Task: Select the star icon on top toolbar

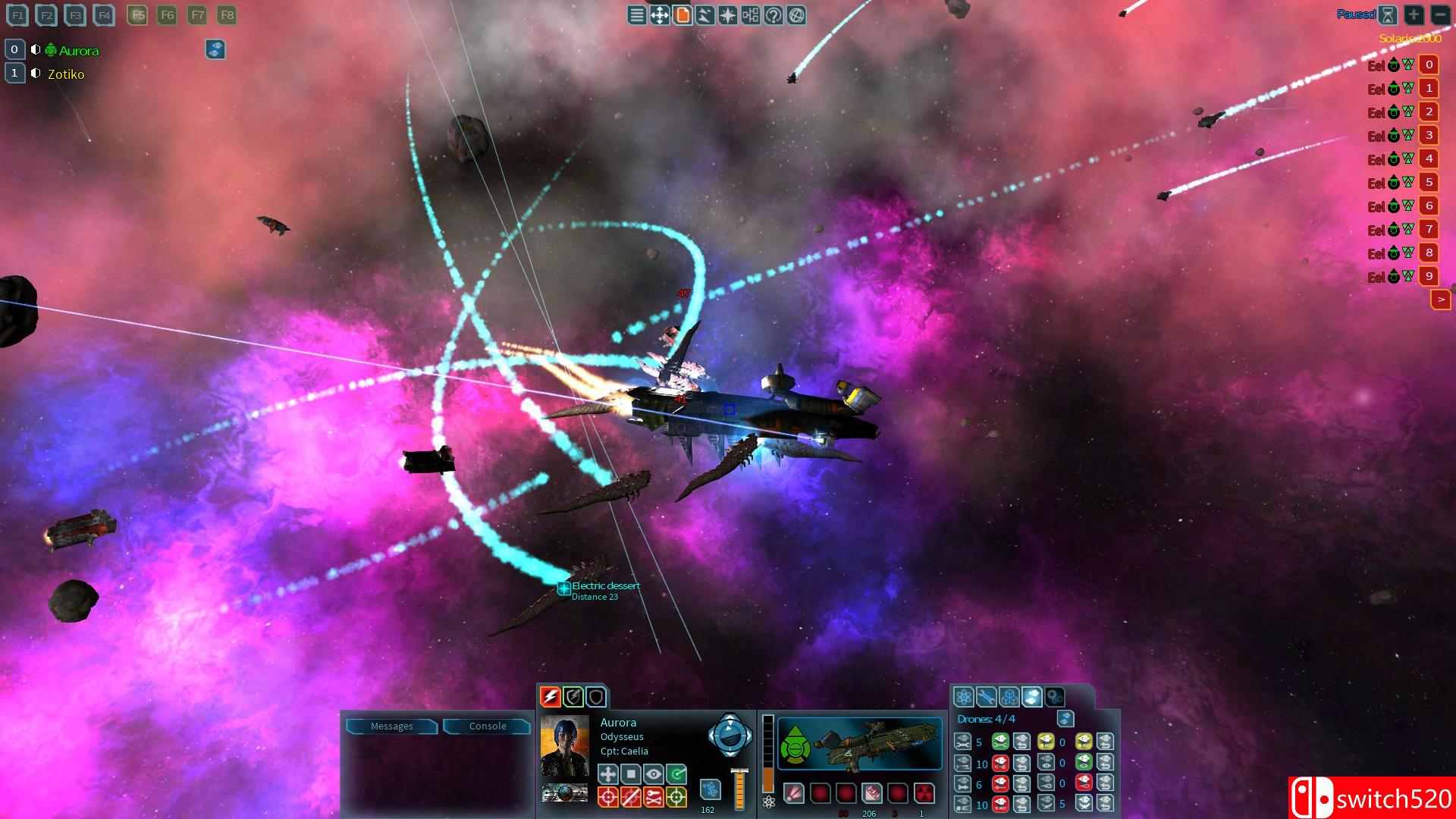Action: coord(726,15)
